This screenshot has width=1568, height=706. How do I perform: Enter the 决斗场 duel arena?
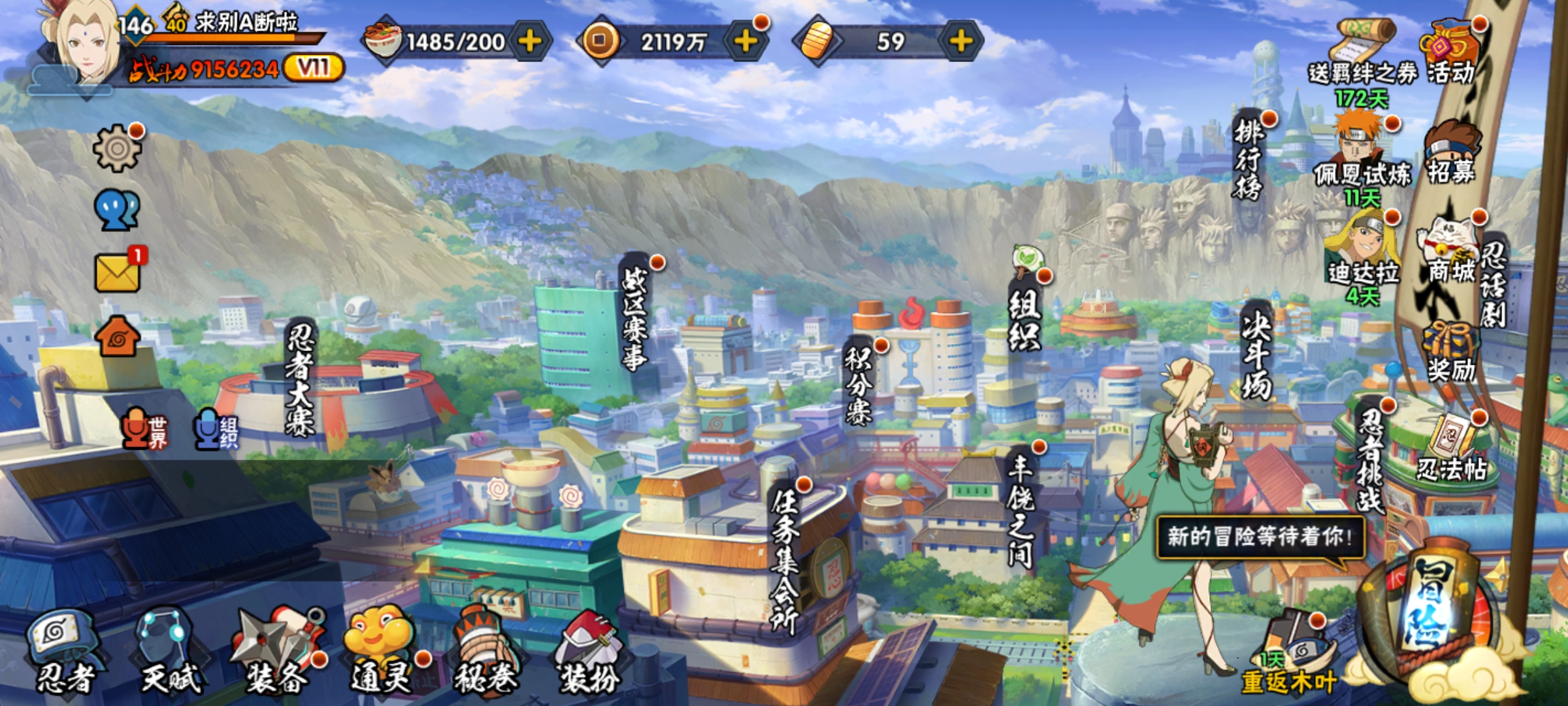[1256, 353]
